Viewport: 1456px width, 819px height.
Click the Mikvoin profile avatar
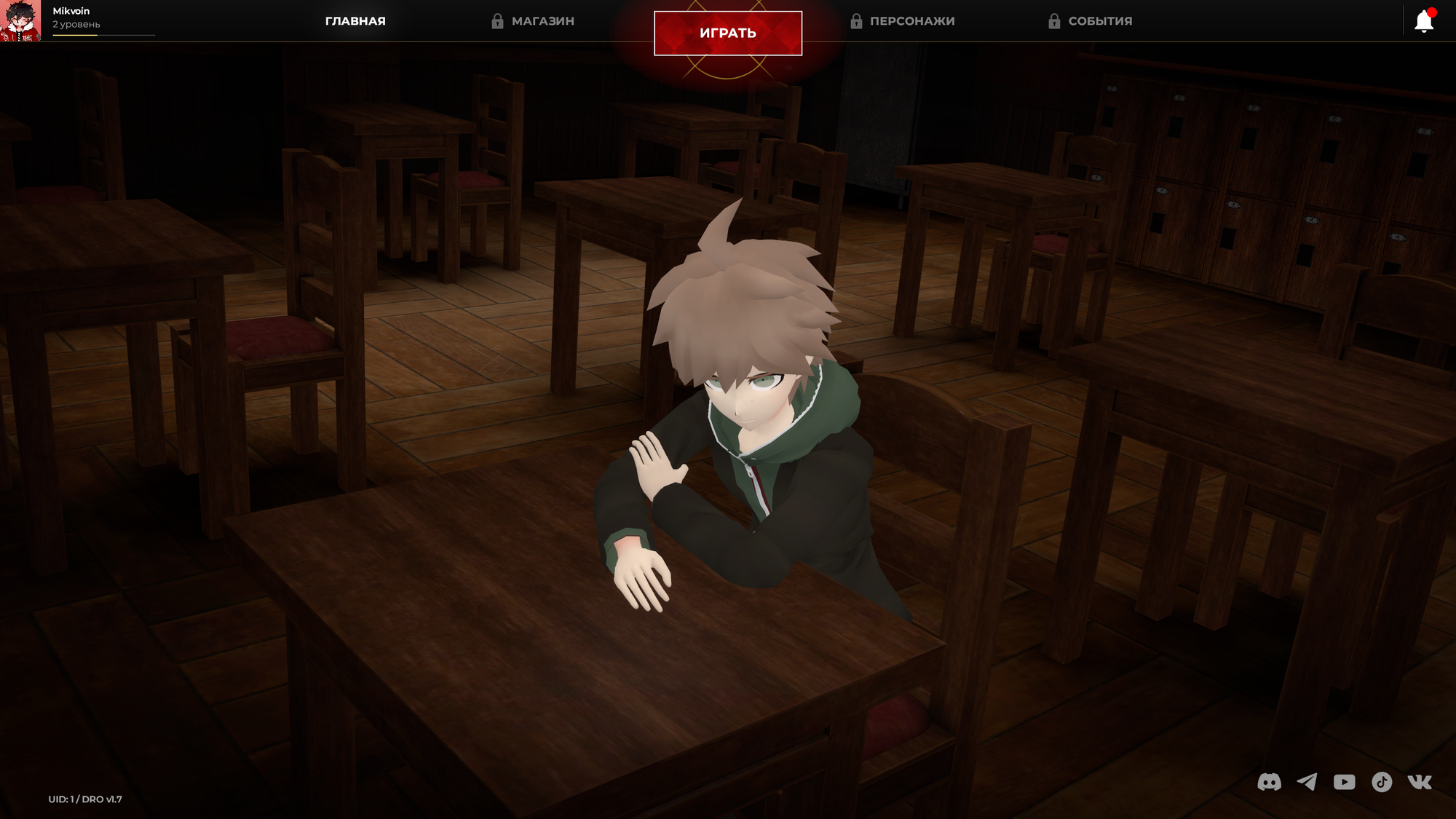click(20, 20)
